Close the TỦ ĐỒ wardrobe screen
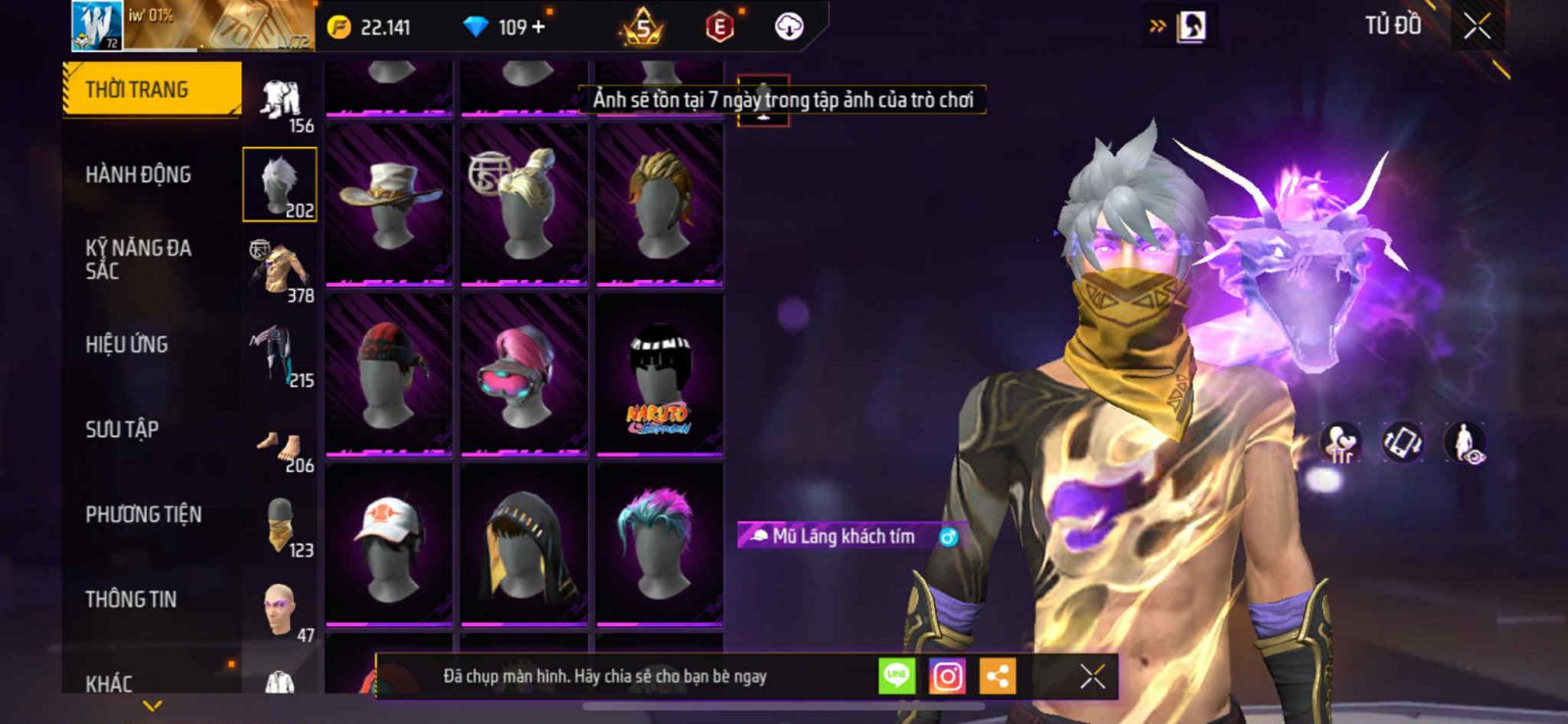1568x724 pixels. pos(1477,26)
